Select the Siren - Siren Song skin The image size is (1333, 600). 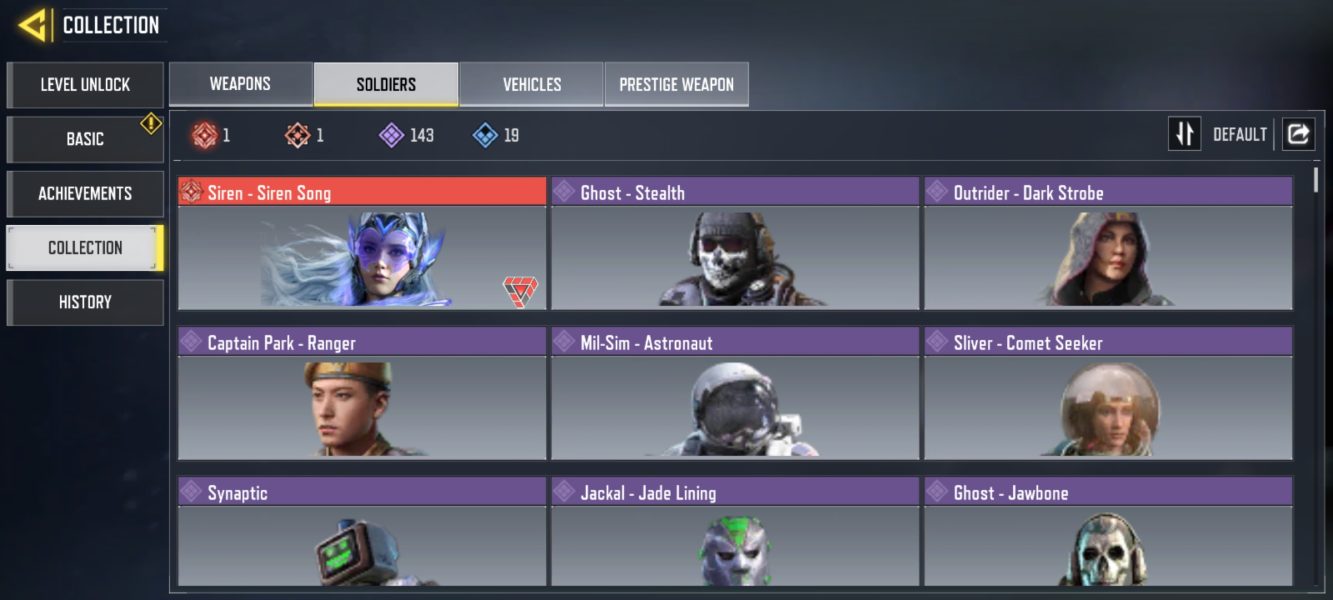[x=362, y=244]
